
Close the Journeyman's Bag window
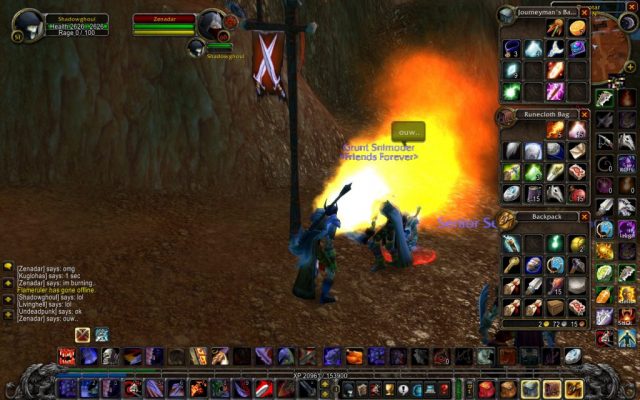(585, 13)
